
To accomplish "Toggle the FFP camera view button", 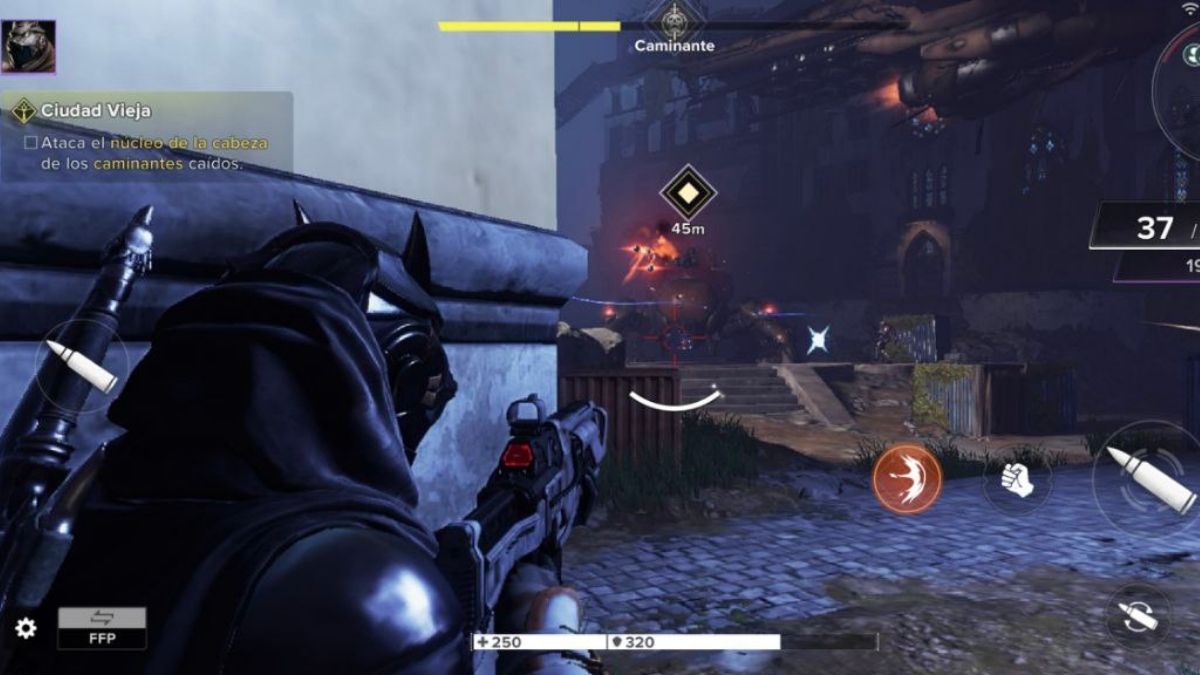I will click(102, 627).
